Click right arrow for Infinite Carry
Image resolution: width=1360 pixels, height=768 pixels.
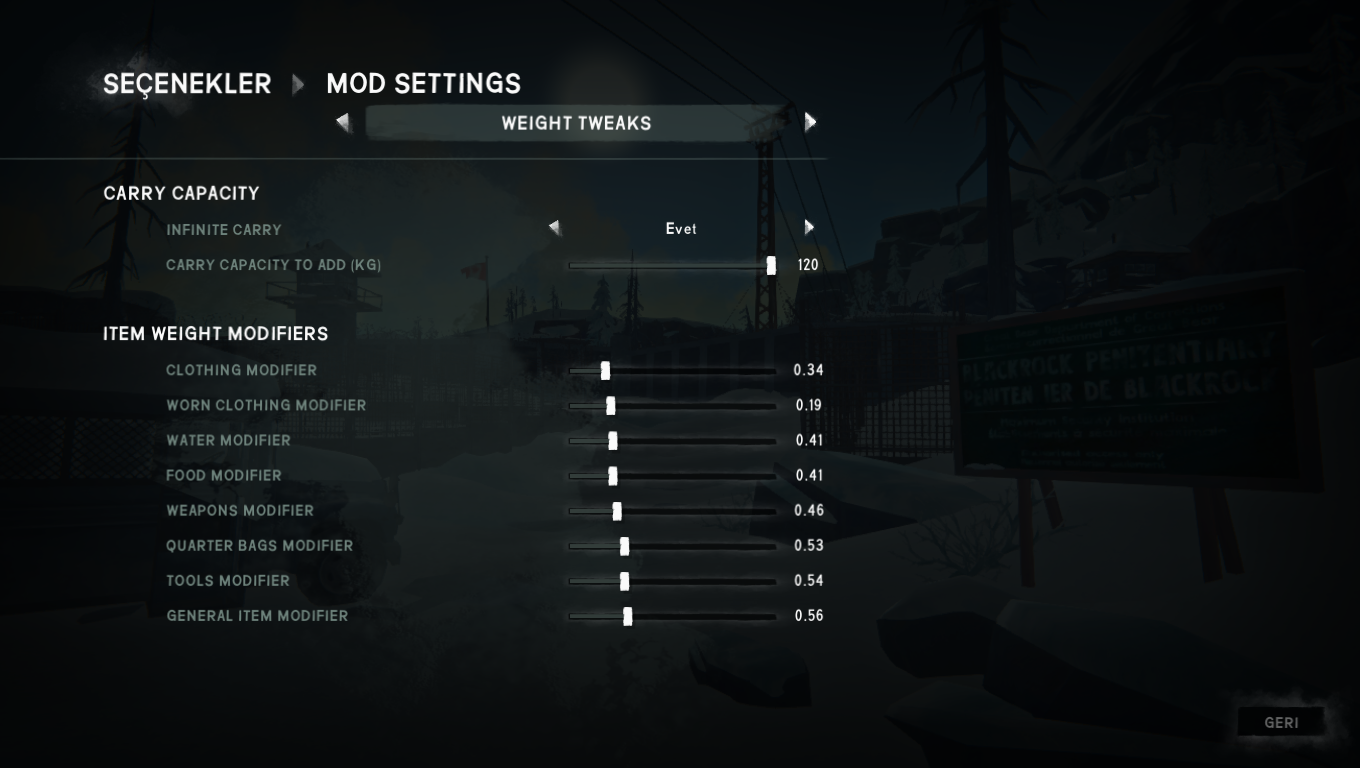(x=809, y=228)
